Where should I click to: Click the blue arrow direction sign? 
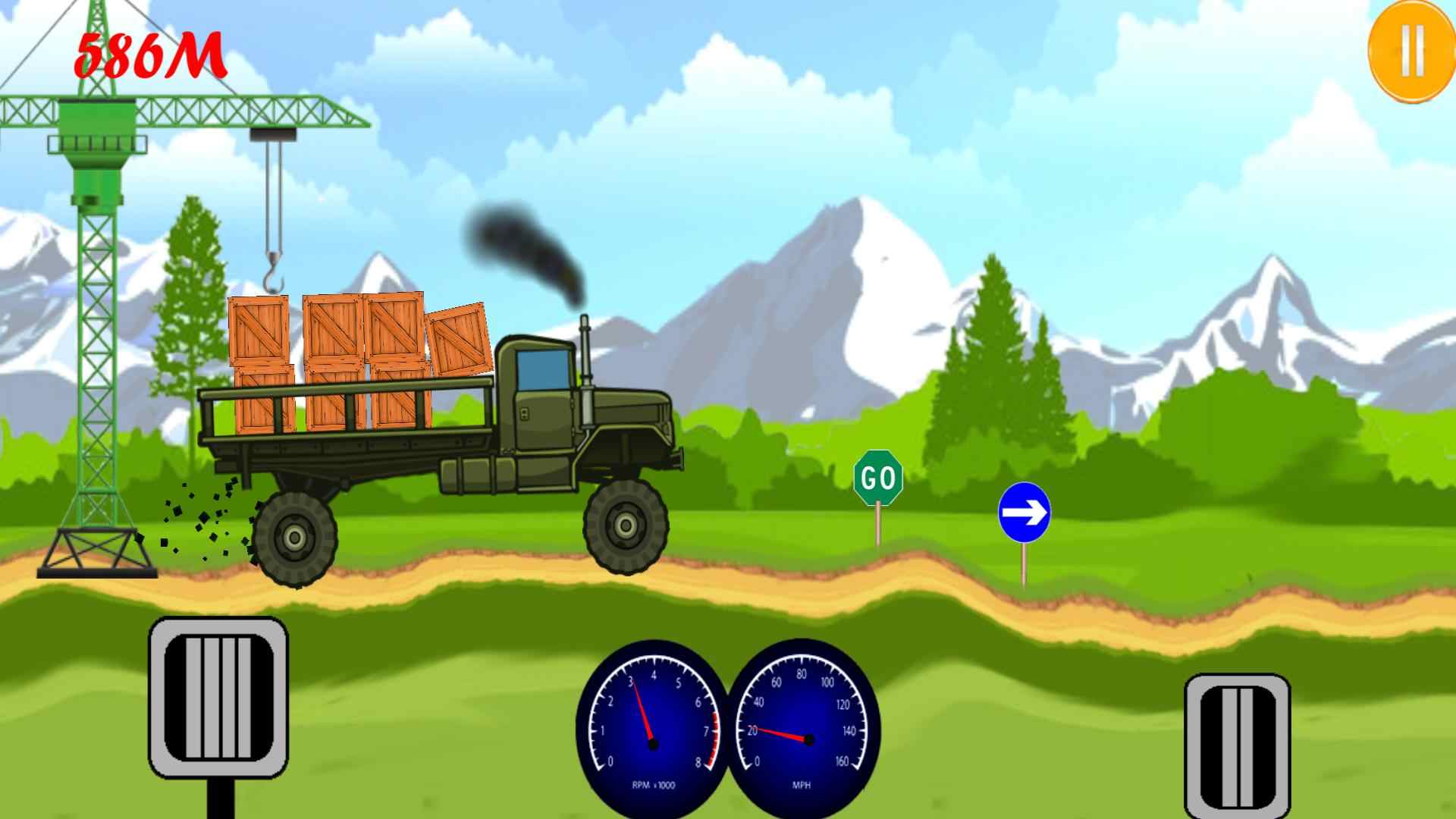pos(1025,511)
